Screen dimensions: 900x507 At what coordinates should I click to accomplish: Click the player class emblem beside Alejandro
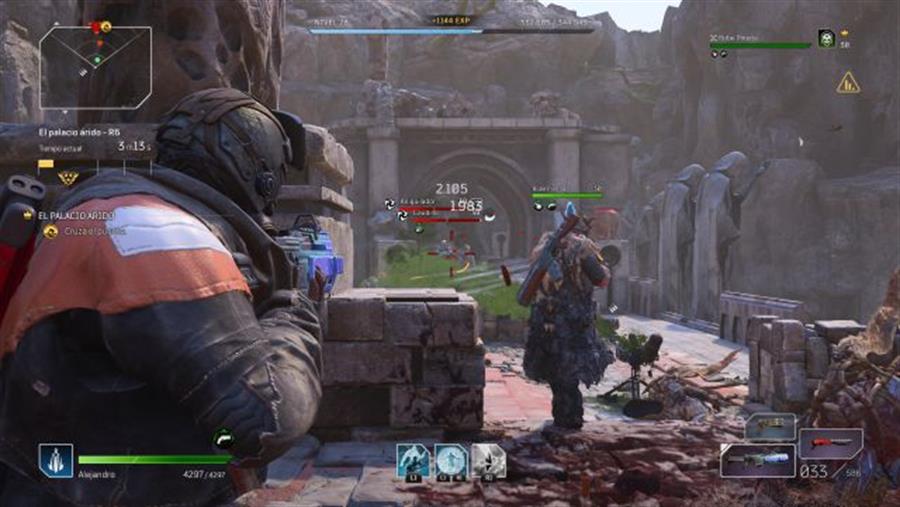[56, 460]
